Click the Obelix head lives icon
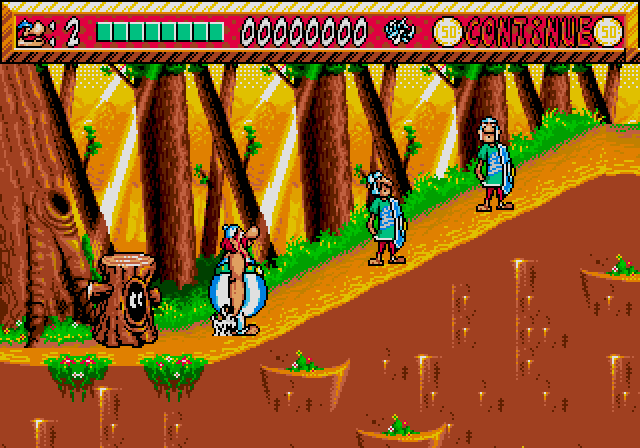 [x=36, y=32]
